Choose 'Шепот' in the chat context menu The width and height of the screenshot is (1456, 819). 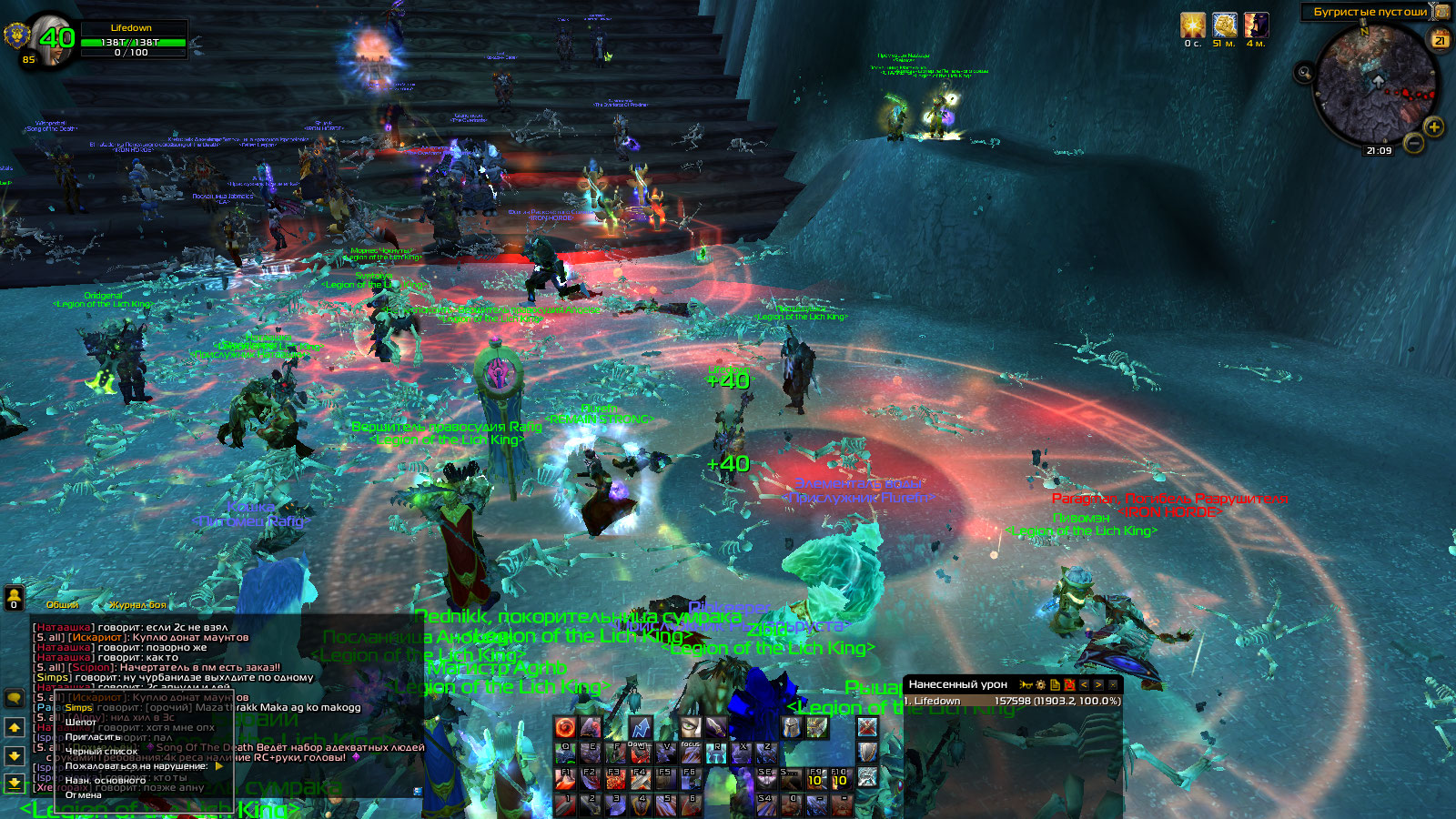point(81,723)
